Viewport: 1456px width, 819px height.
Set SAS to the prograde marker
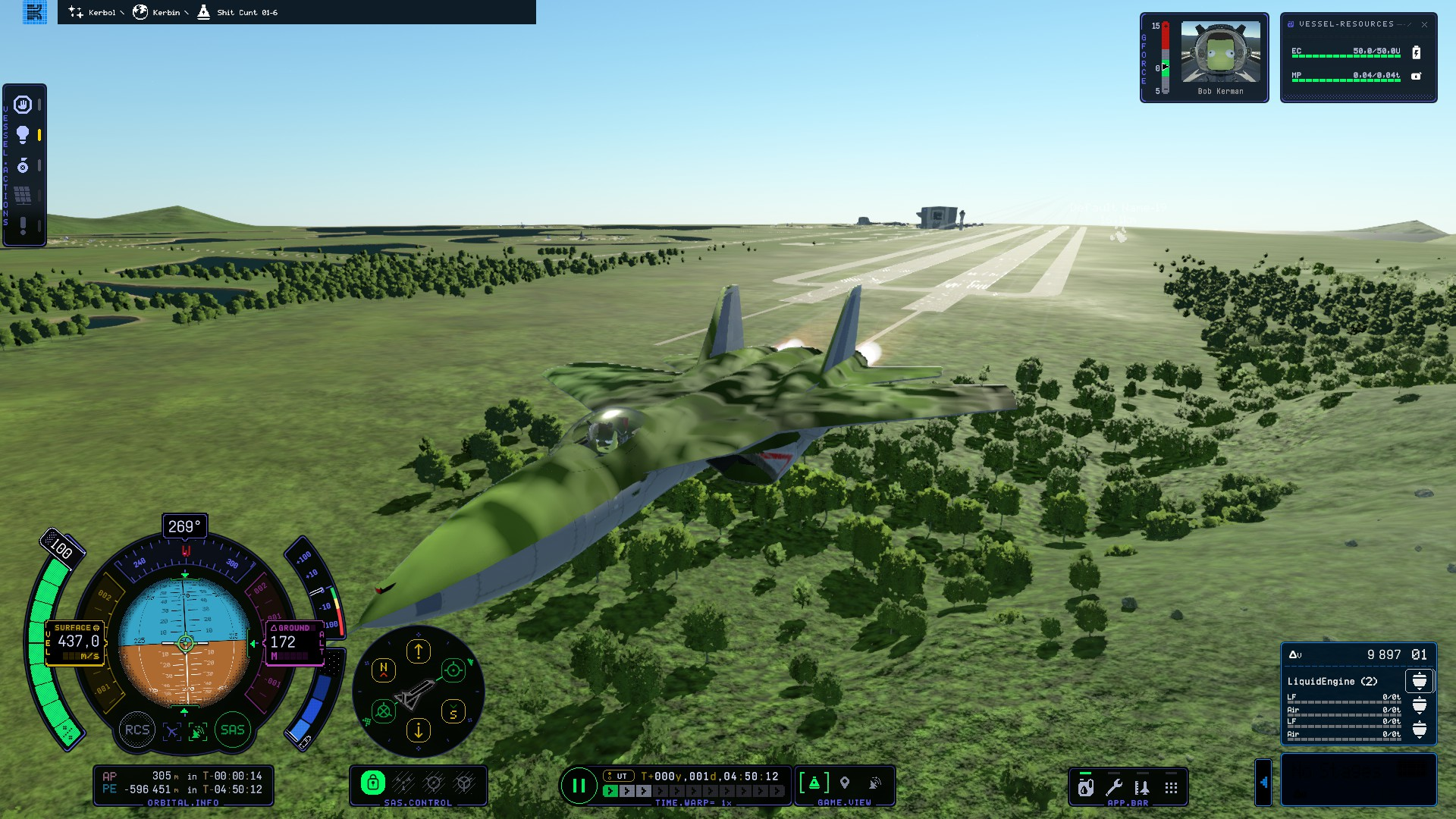pyautogui.click(x=453, y=670)
